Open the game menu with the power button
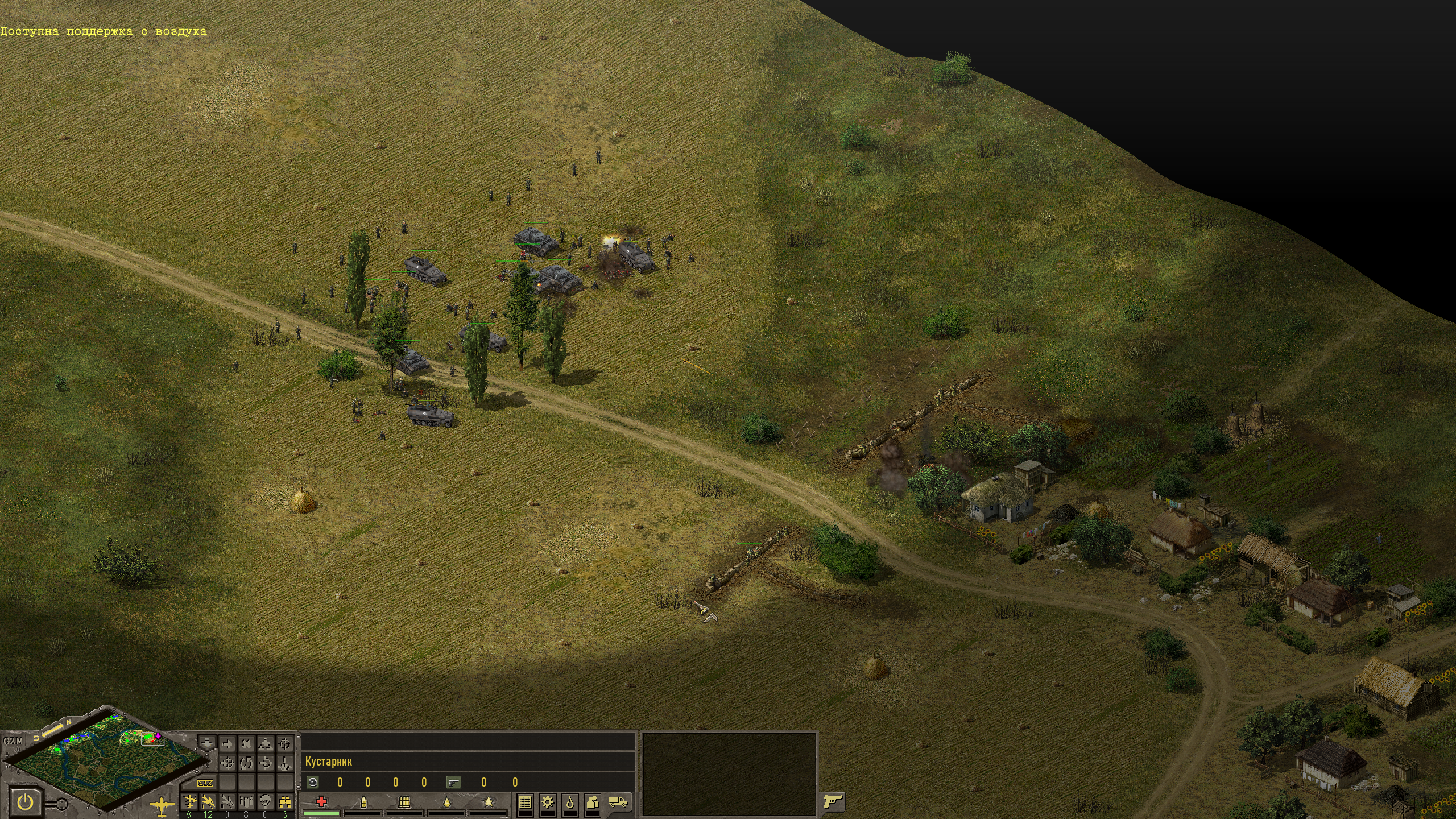Screen dimensions: 1456x819 pos(26,803)
